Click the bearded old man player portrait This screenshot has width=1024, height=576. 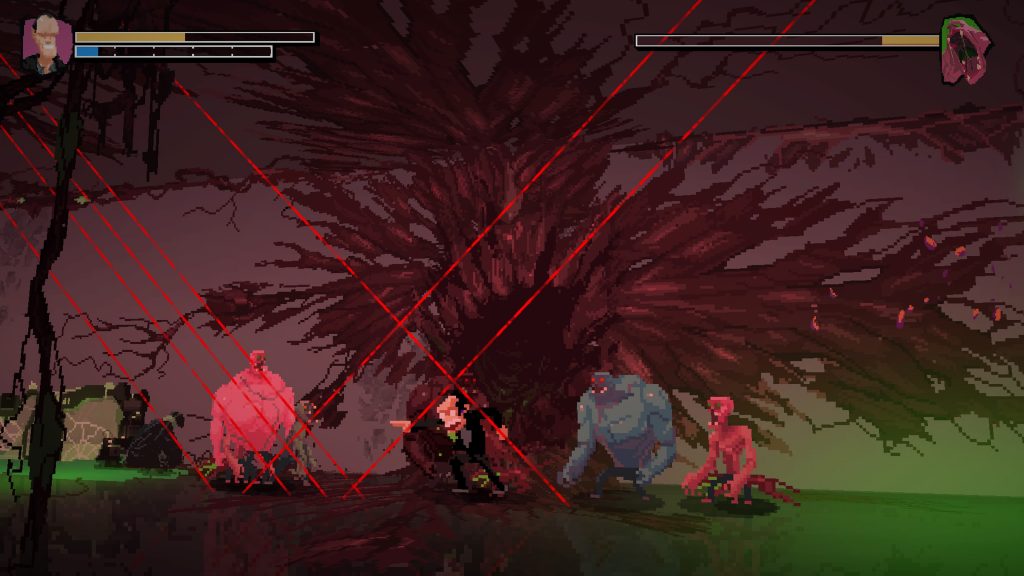[45, 43]
